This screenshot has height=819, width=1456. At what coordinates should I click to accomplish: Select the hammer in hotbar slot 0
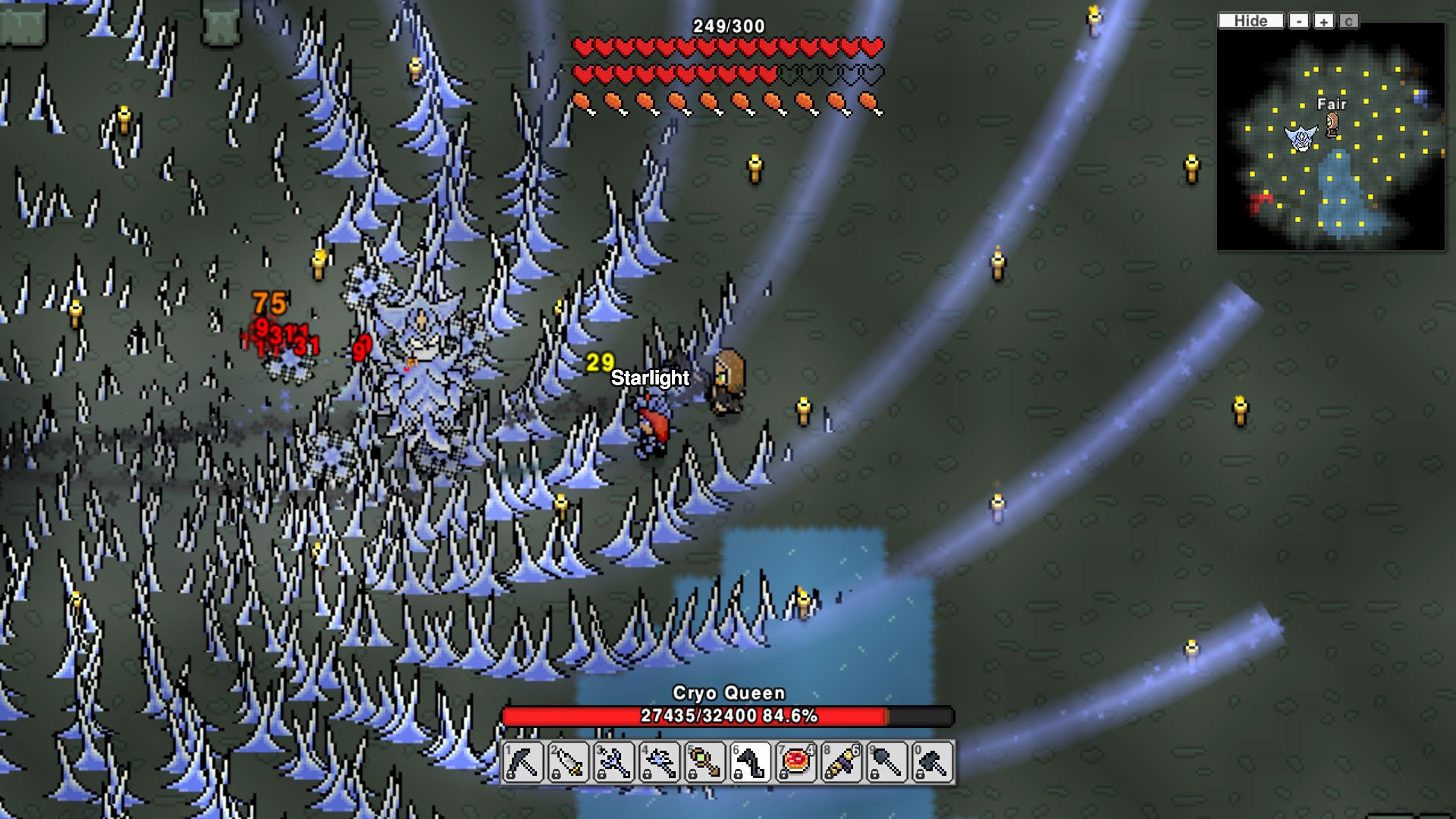pos(933,761)
